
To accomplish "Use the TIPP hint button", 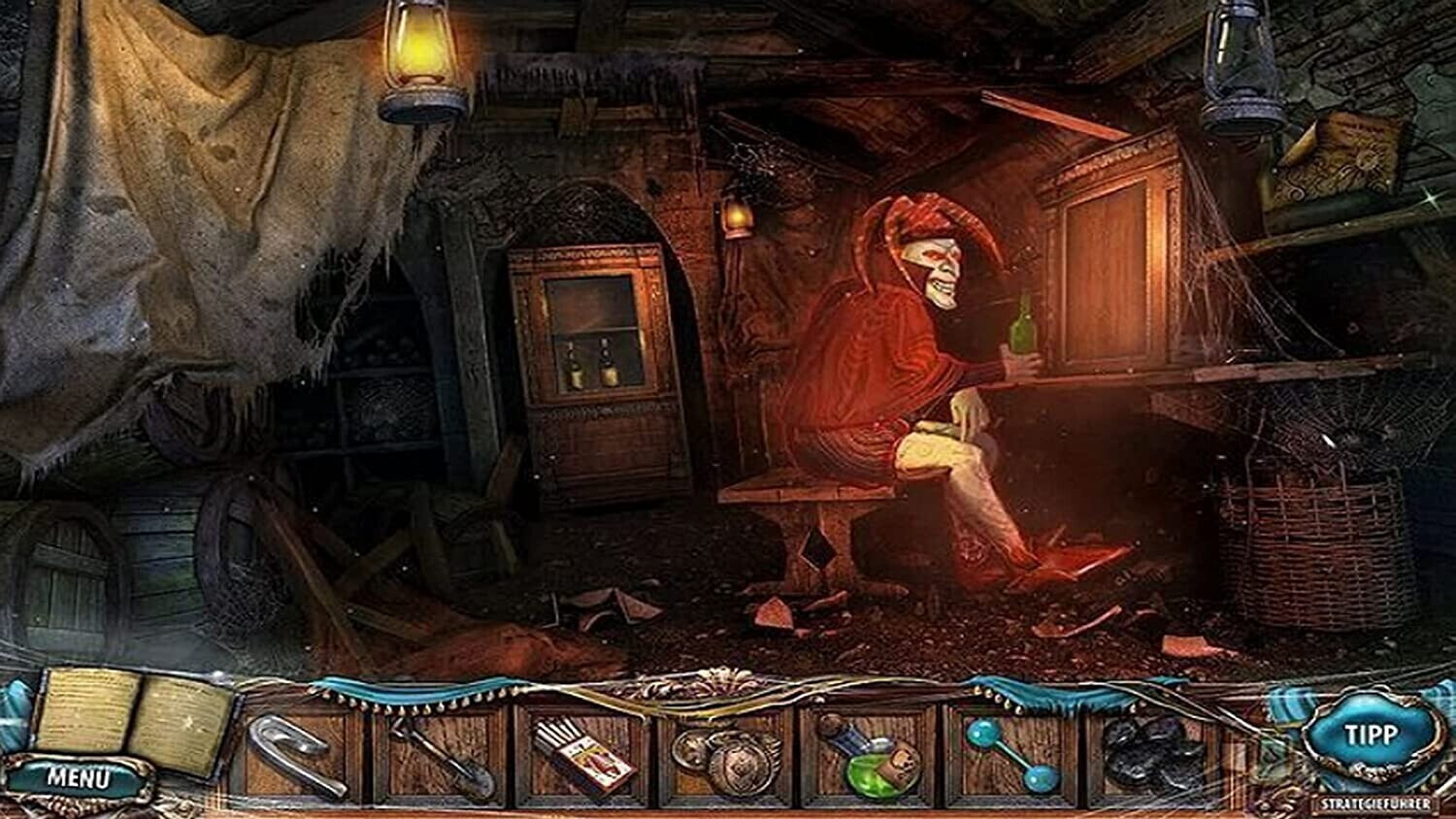I will pos(1371,735).
